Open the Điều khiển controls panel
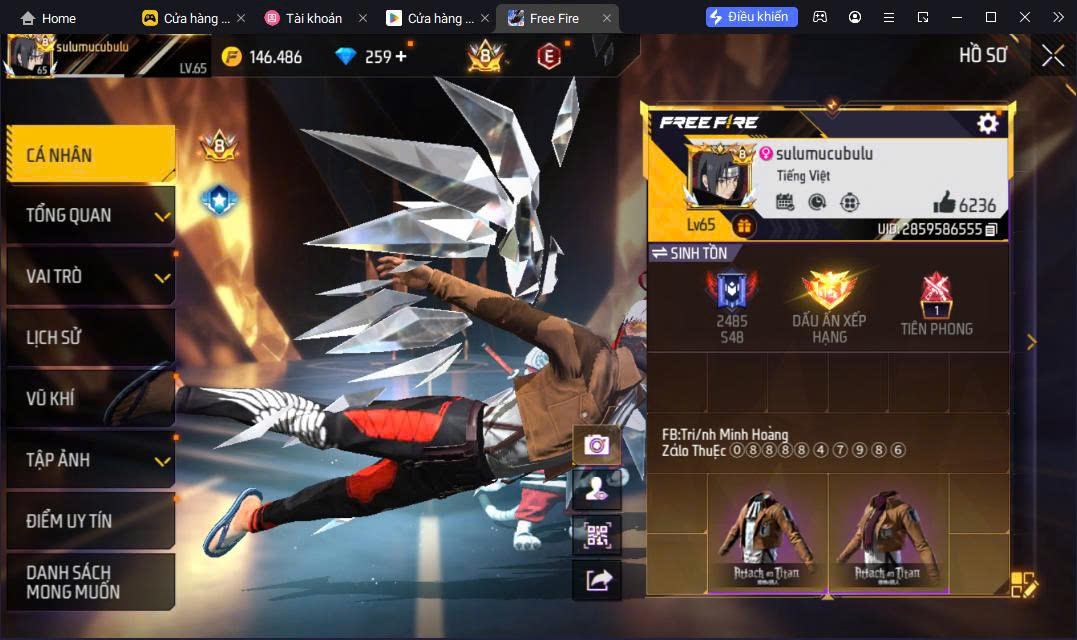 (751, 17)
